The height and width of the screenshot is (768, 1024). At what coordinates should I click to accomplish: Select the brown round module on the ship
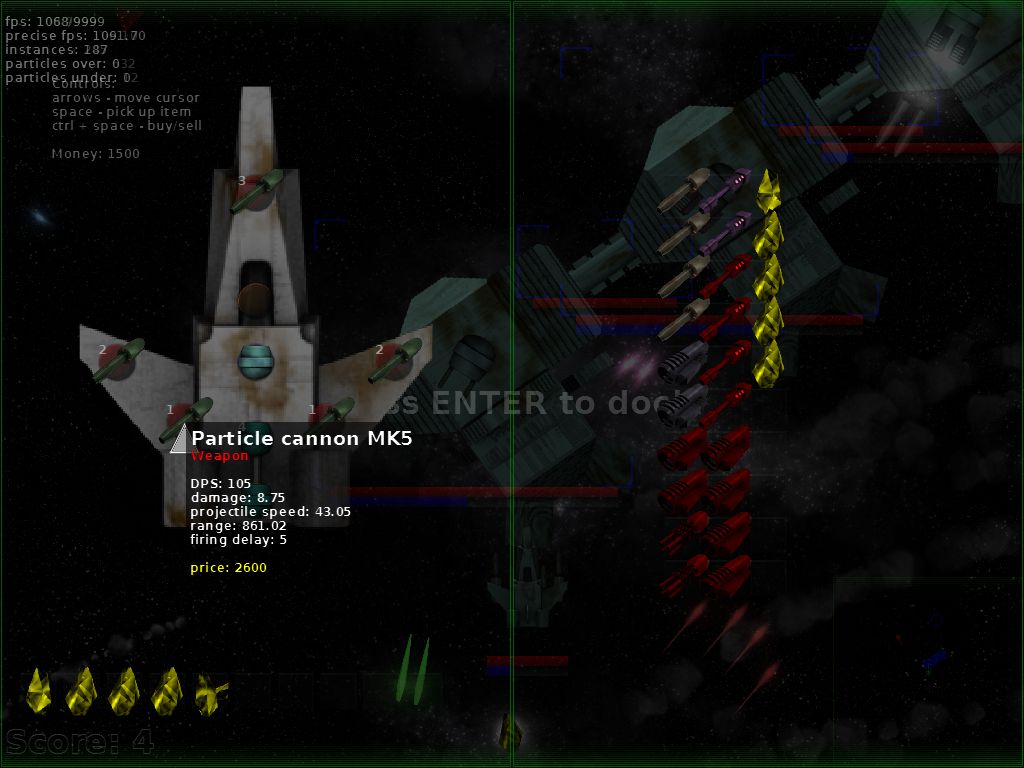(x=255, y=298)
